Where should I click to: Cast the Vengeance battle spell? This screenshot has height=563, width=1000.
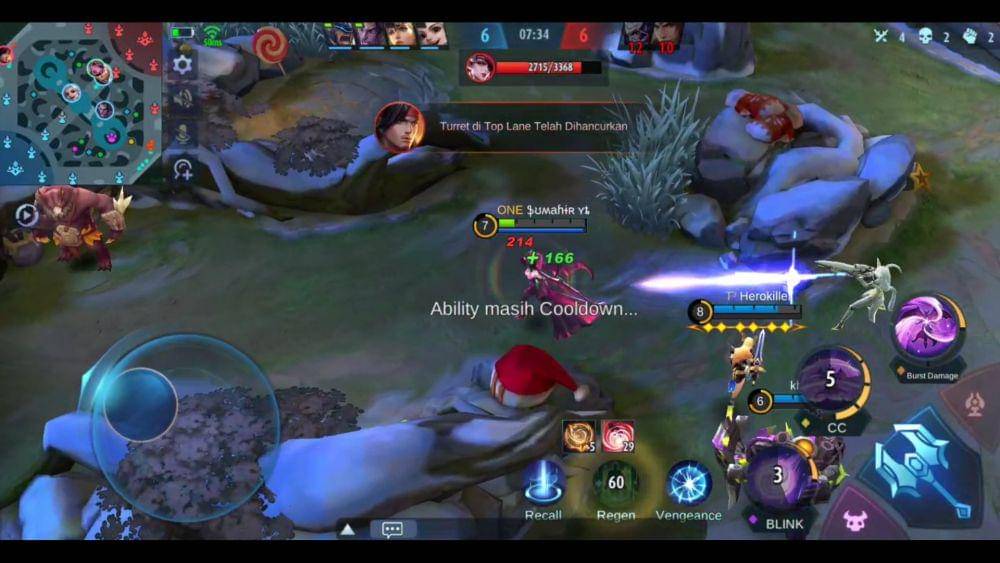pyautogui.click(x=688, y=483)
